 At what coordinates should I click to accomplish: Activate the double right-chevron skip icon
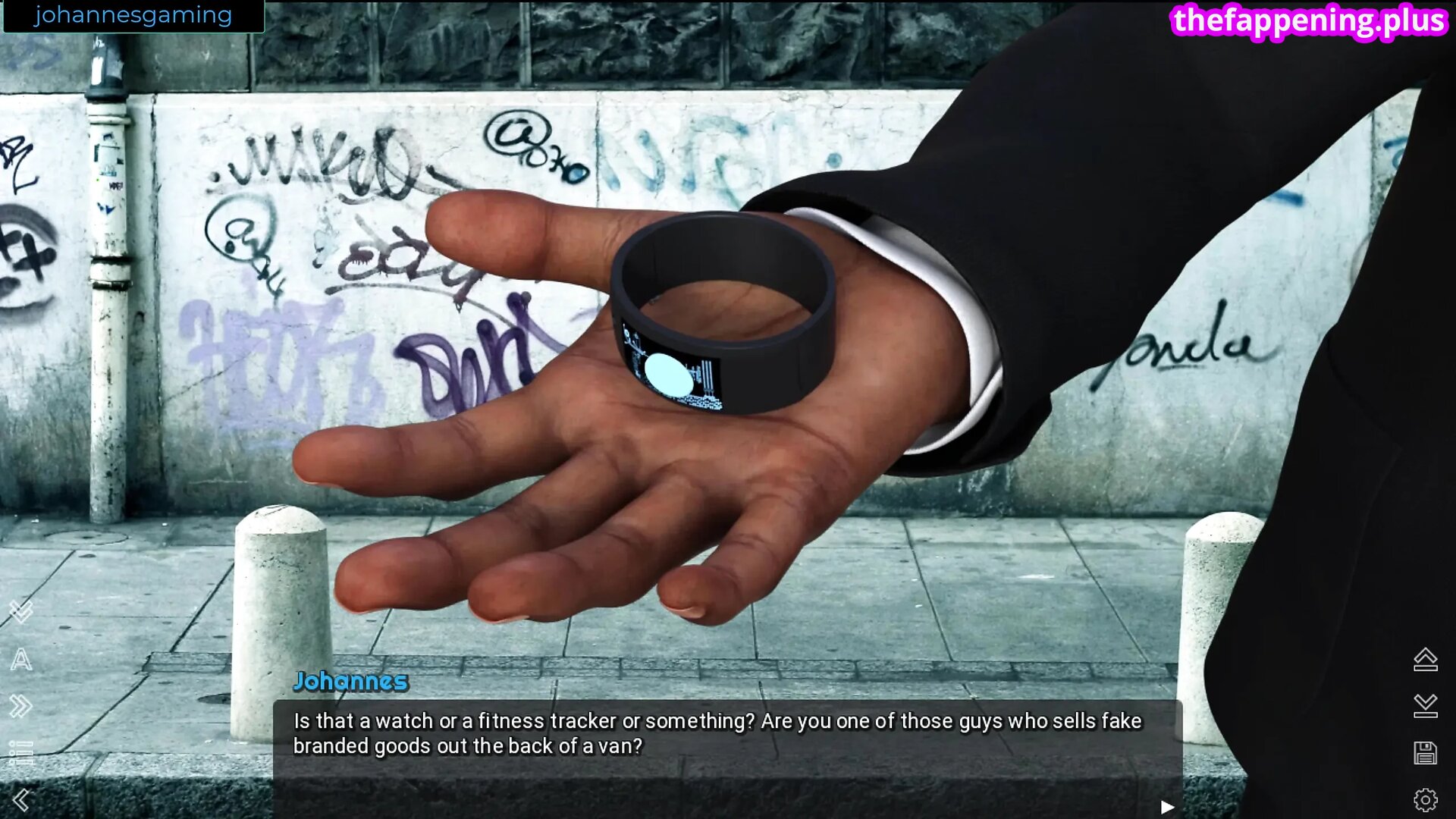pyautogui.click(x=21, y=707)
